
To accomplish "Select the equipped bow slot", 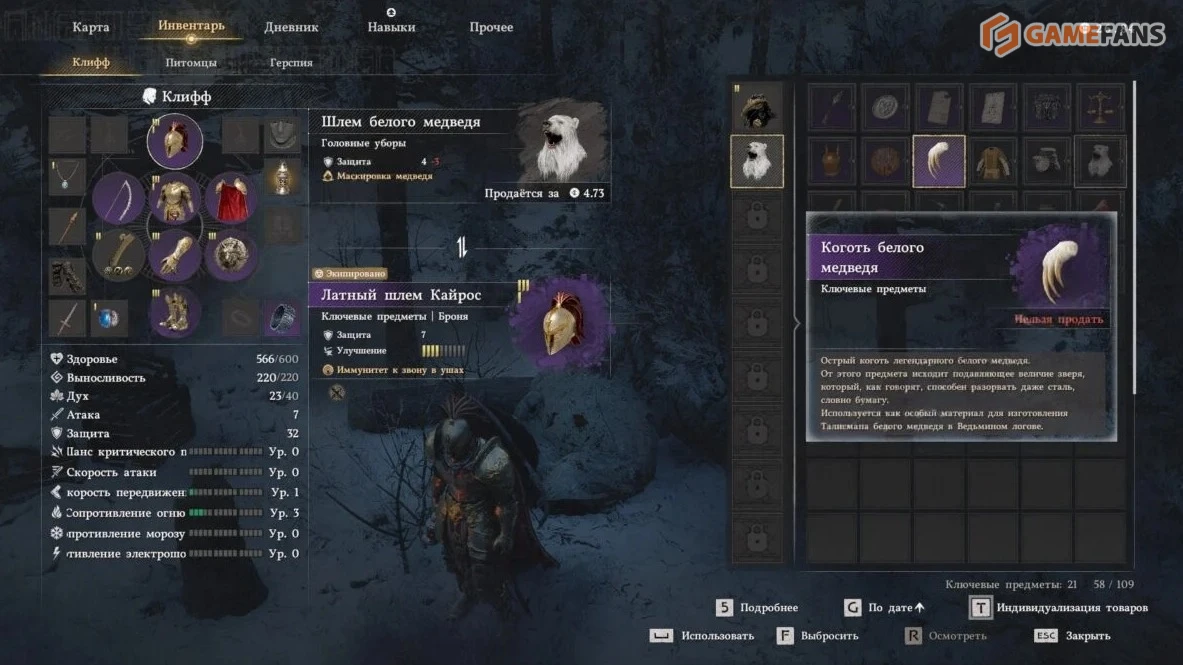I will click(x=119, y=198).
